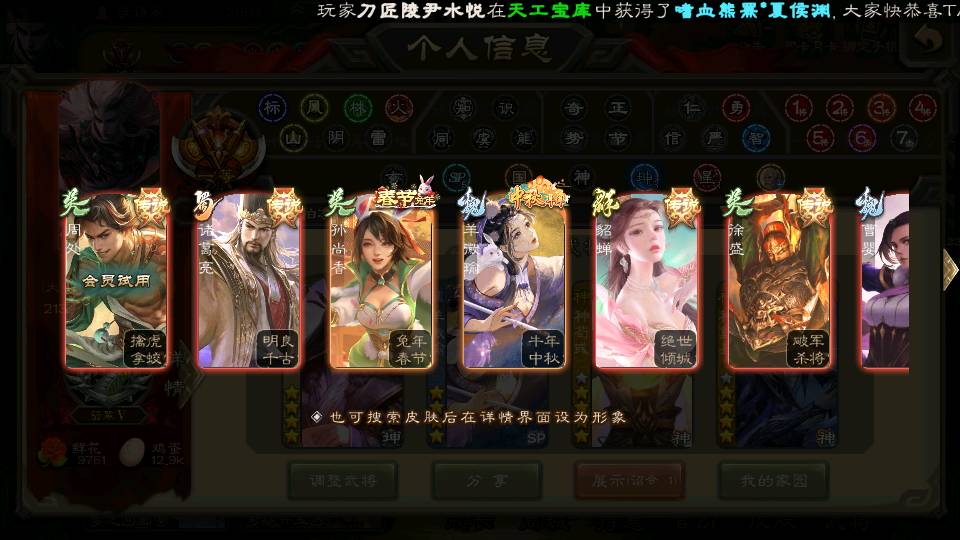Select the 羊徽瑜 skin card 牛年中秋
The width and height of the screenshot is (960, 540).
[514, 282]
